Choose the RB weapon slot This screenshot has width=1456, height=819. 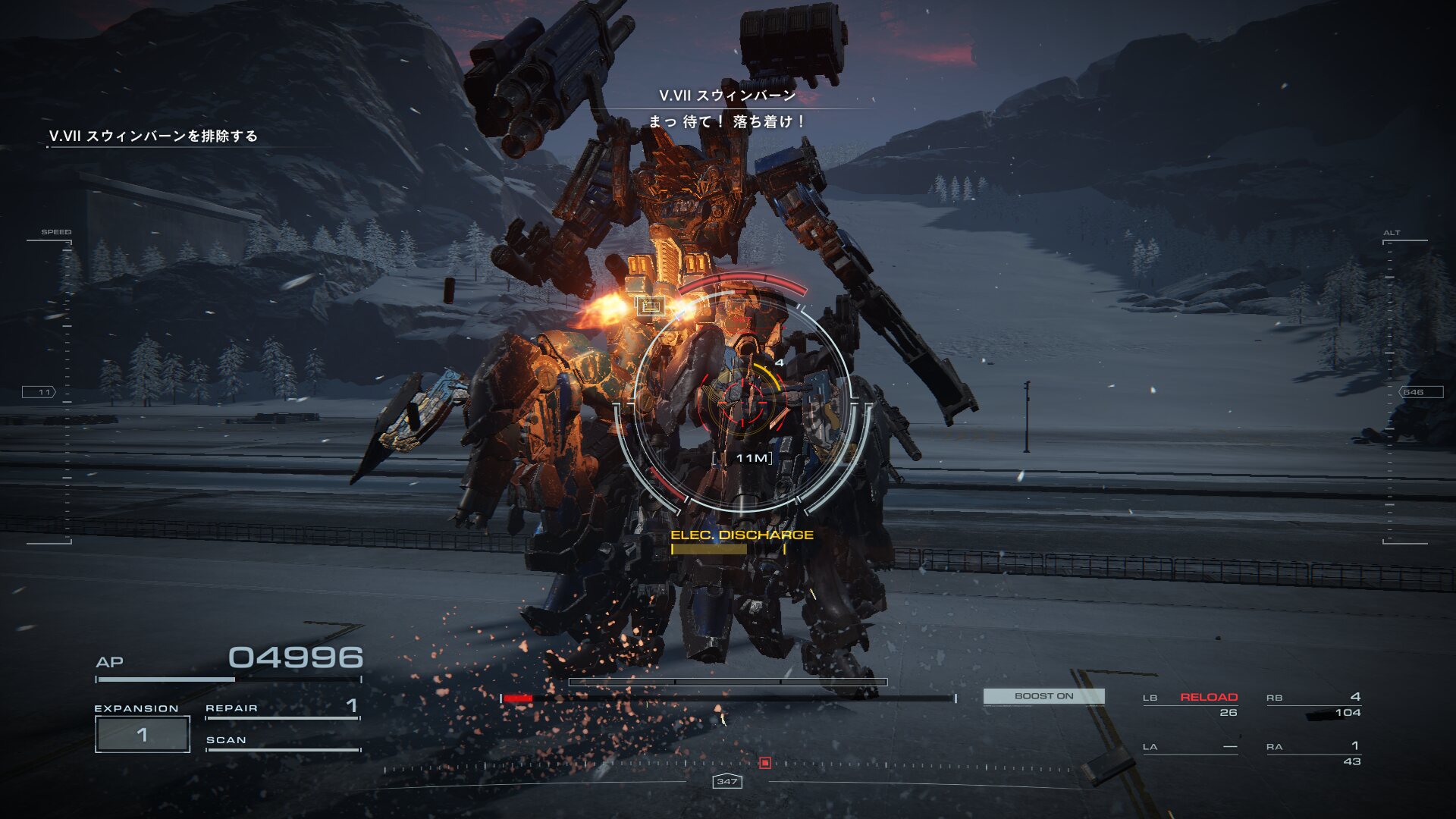[x=1314, y=704]
